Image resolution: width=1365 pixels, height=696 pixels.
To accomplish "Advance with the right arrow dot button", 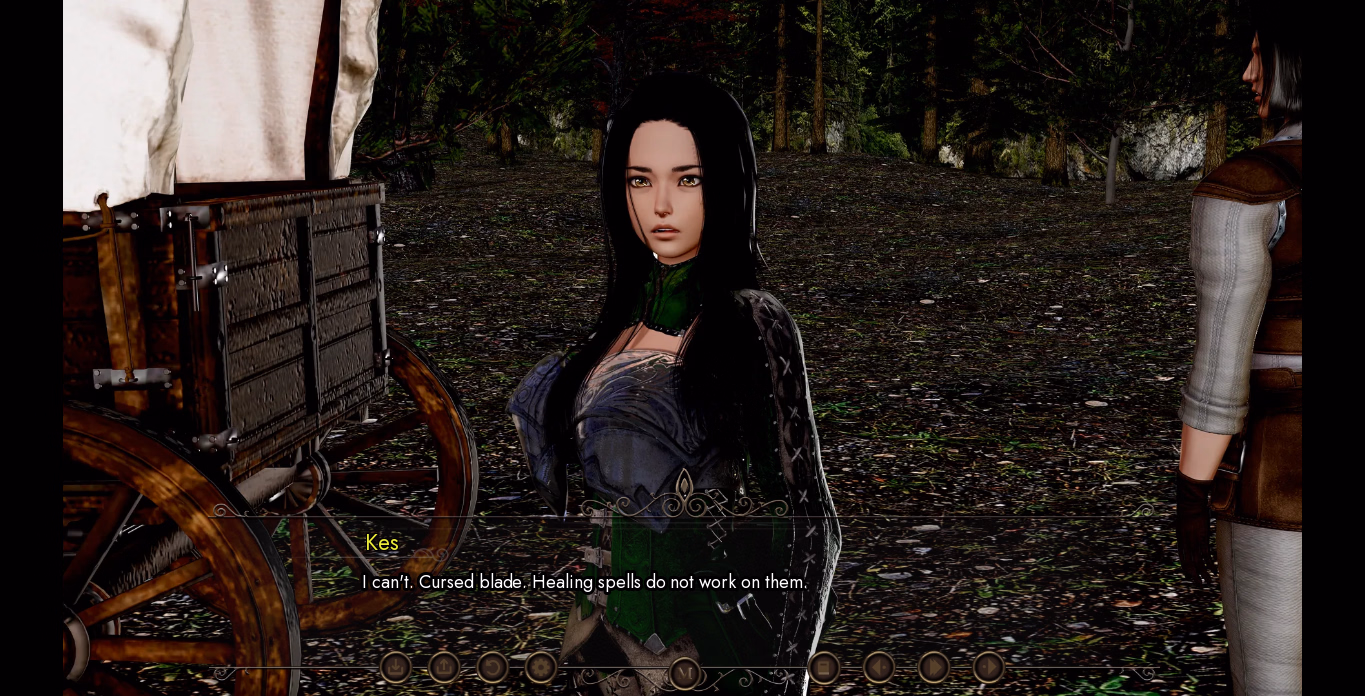I will pos(988,667).
